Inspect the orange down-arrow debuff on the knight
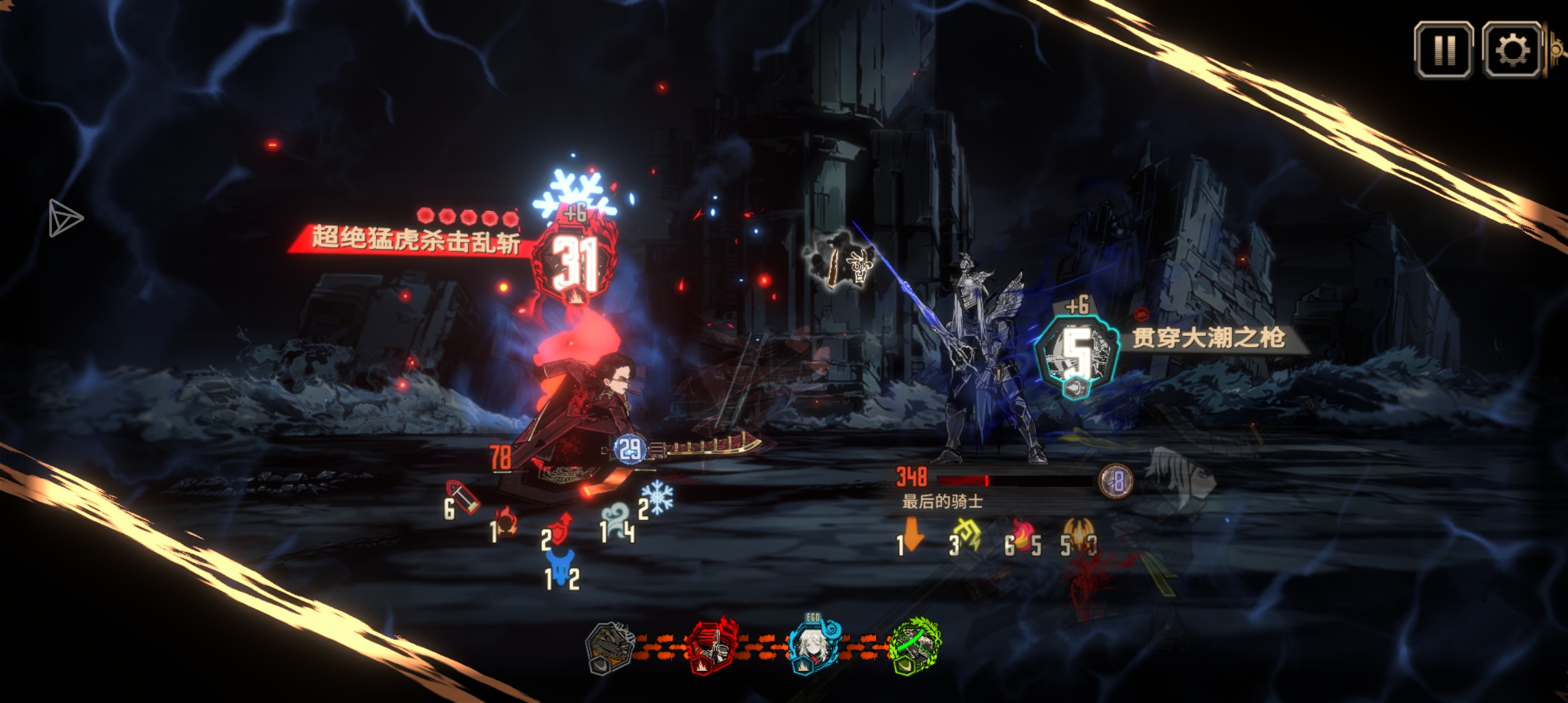This screenshot has width=1568, height=703. click(913, 535)
